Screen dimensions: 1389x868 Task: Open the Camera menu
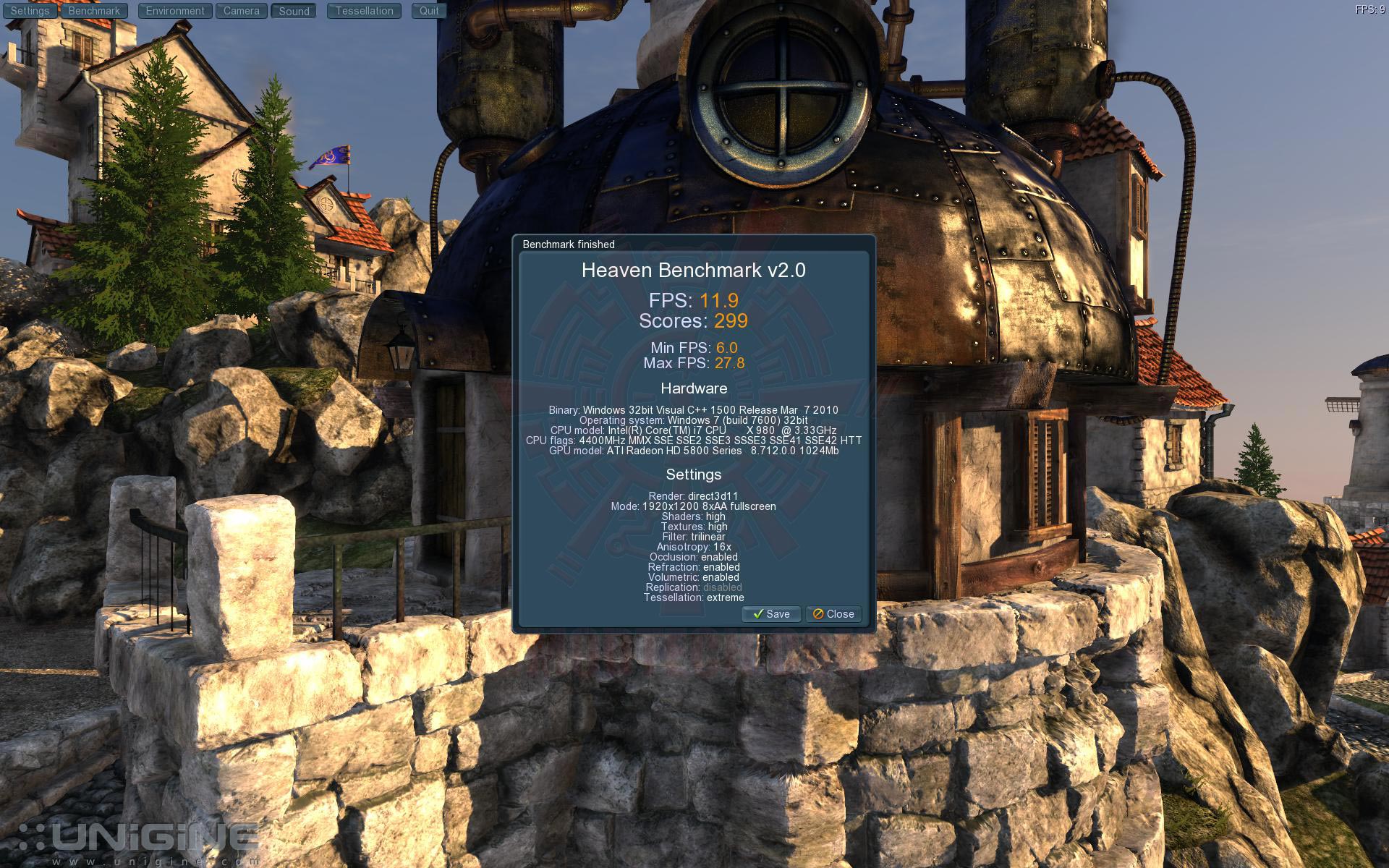[241, 11]
